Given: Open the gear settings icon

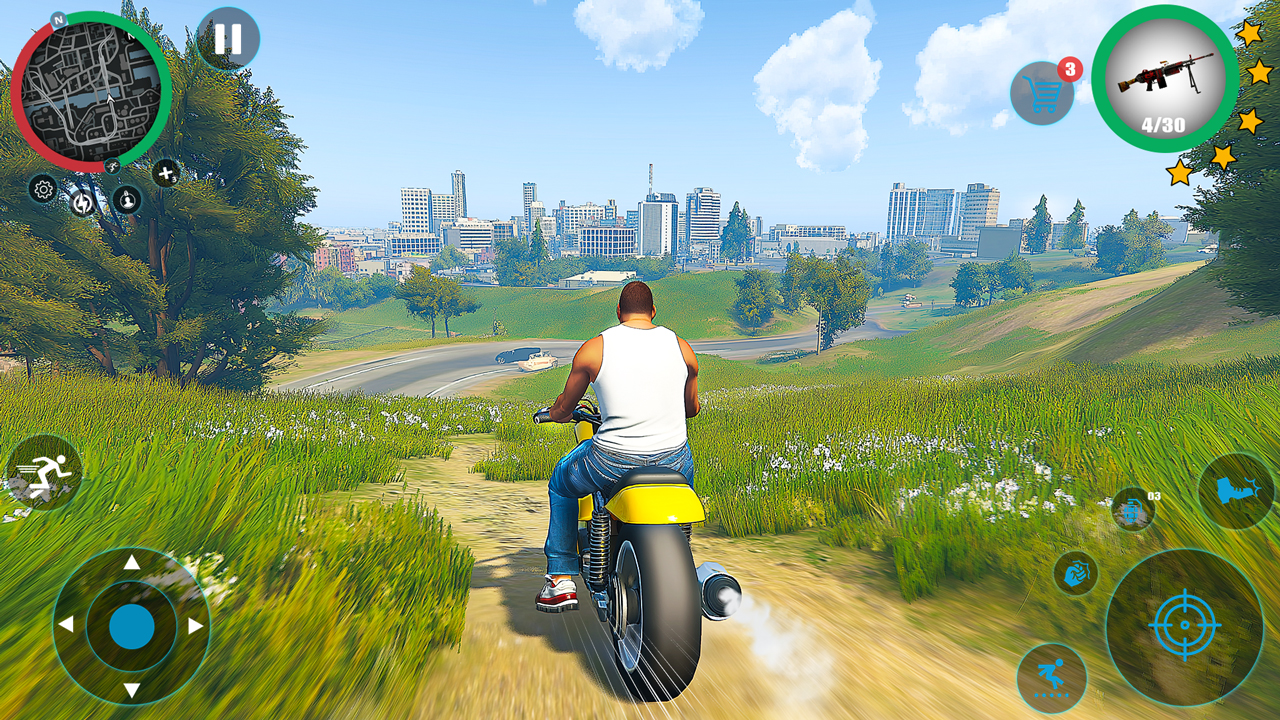Looking at the screenshot, I should 43,188.
